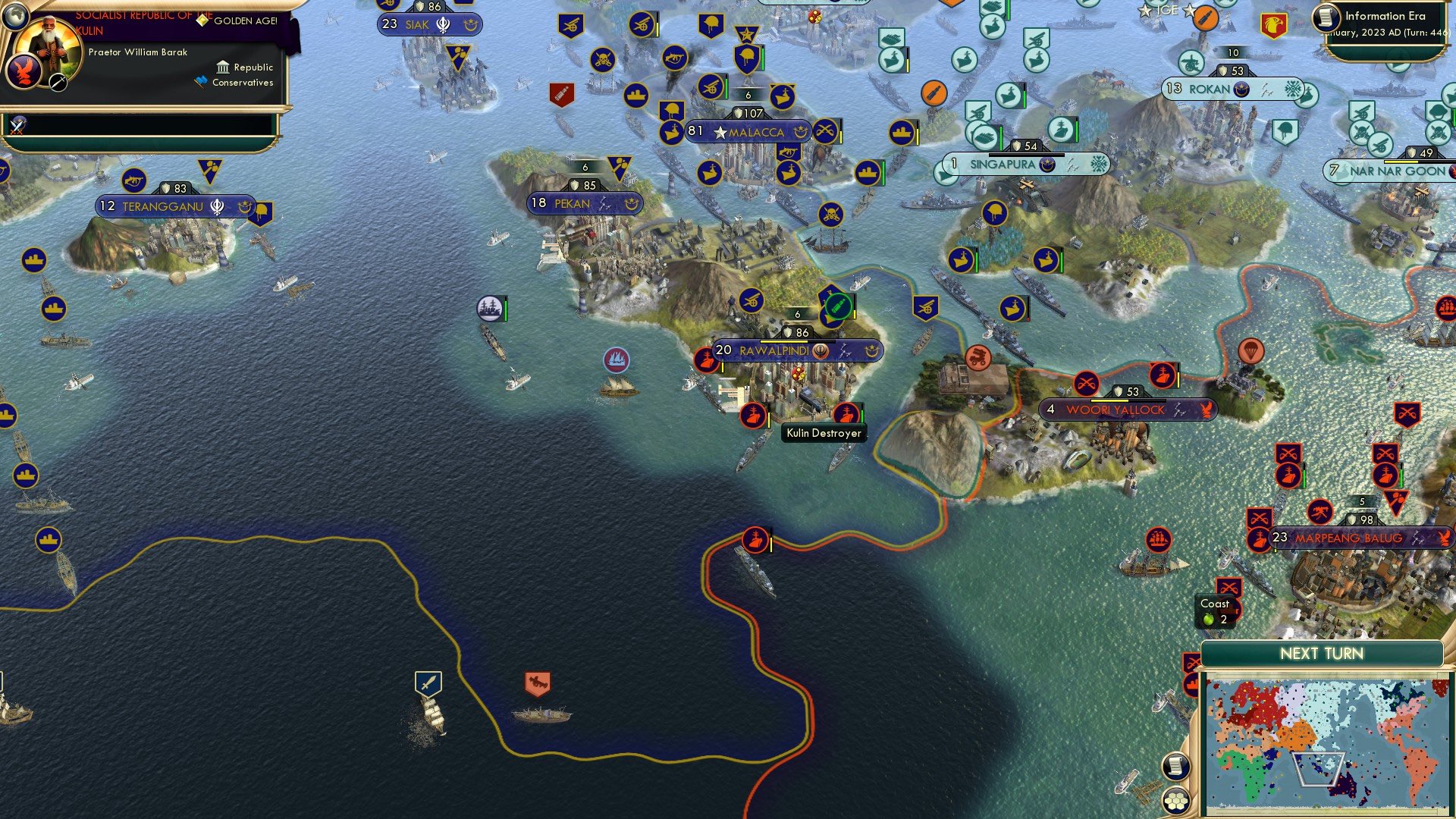End the turn with Next Turn
Image resolution: width=1456 pixels, height=819 pixels.
(x=1321, y=654)
